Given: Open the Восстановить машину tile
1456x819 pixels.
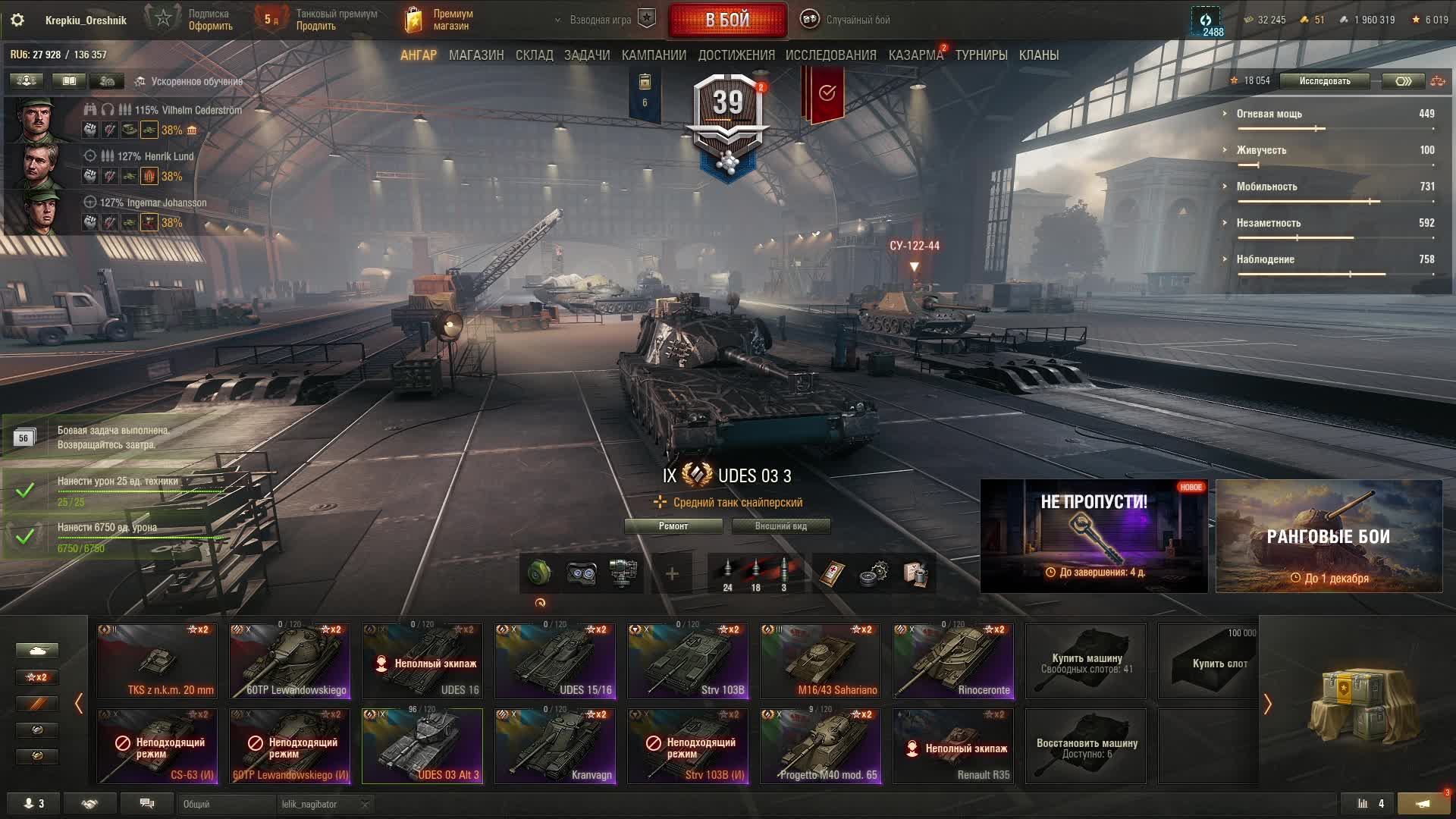Looking at the screenshot, I should coord(1086,745).
